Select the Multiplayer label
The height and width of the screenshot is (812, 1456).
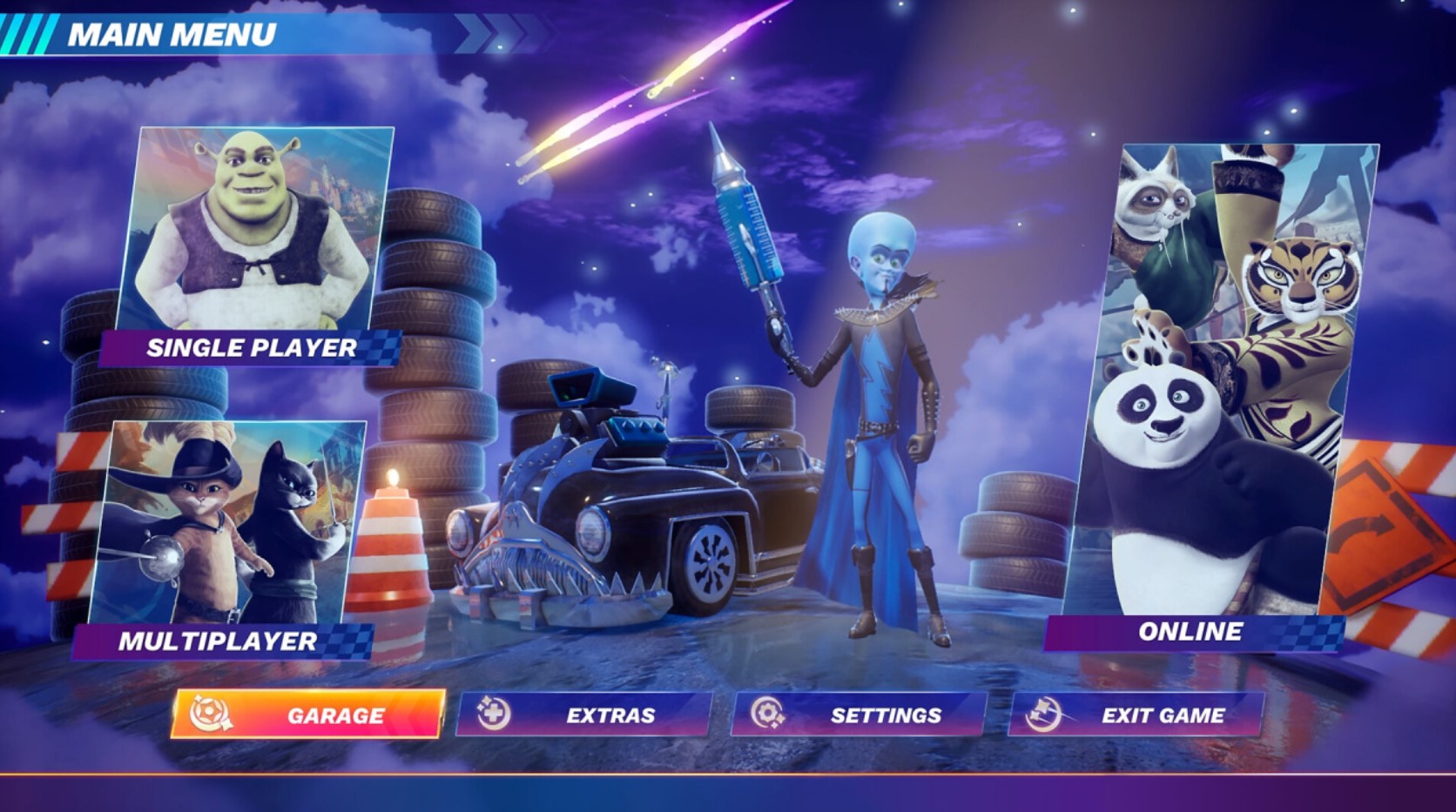pos(218,644)
